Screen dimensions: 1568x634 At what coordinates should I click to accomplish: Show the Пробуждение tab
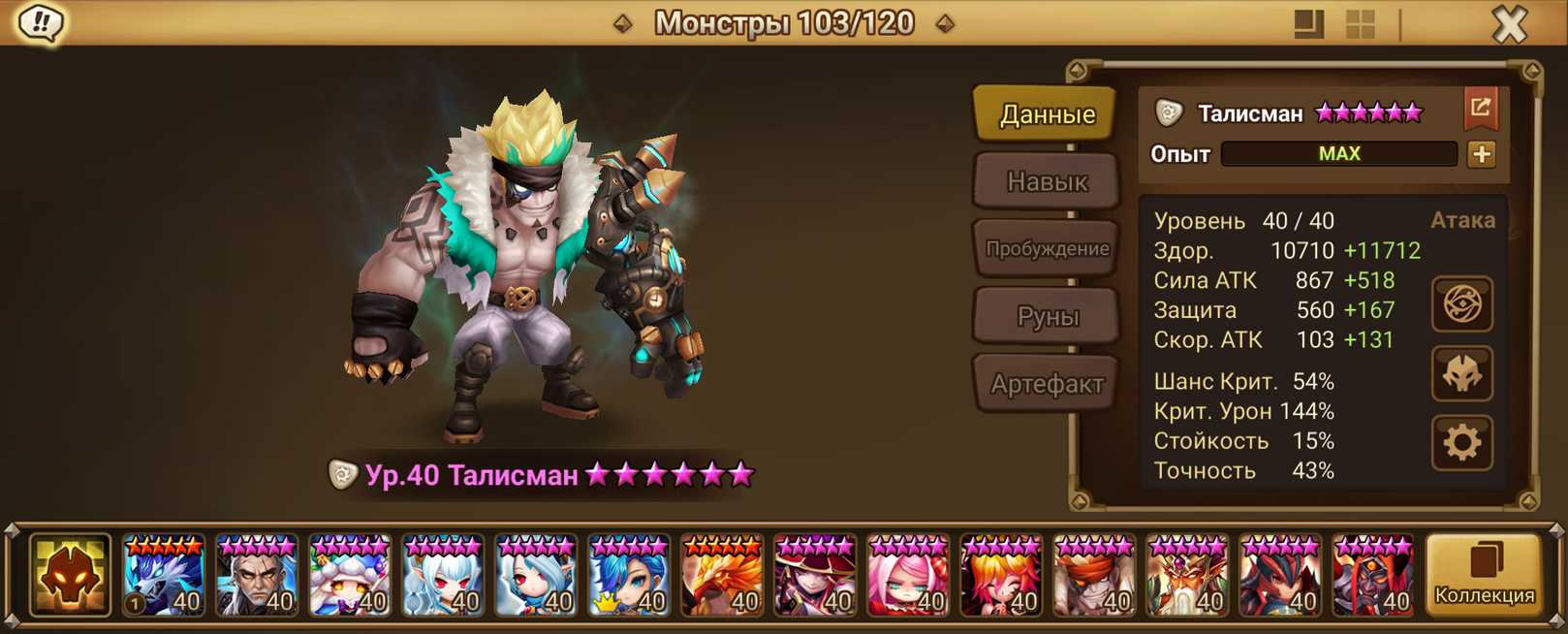coord(1047,249)
